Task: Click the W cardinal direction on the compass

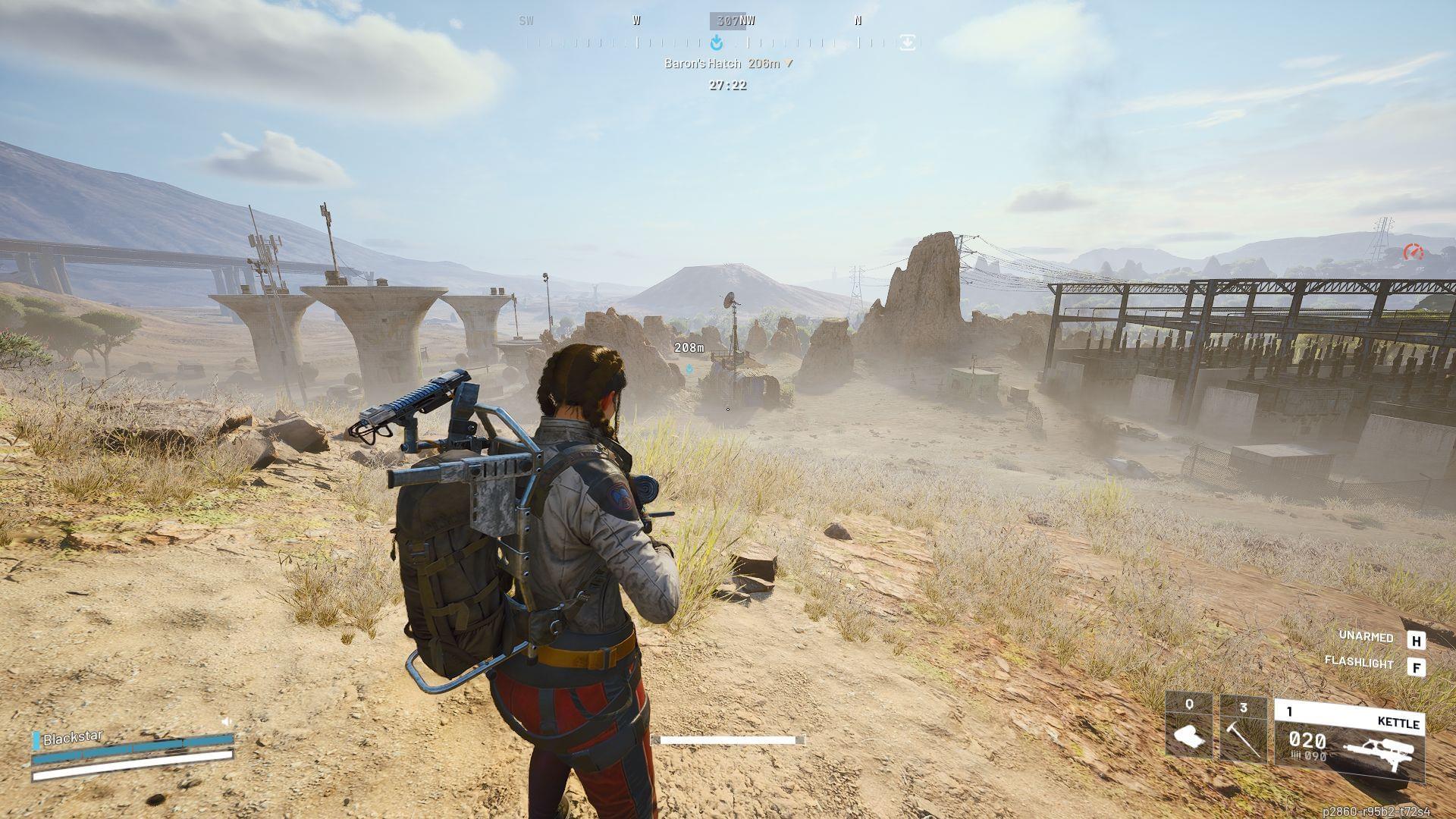Action: [x=636, y=20]
